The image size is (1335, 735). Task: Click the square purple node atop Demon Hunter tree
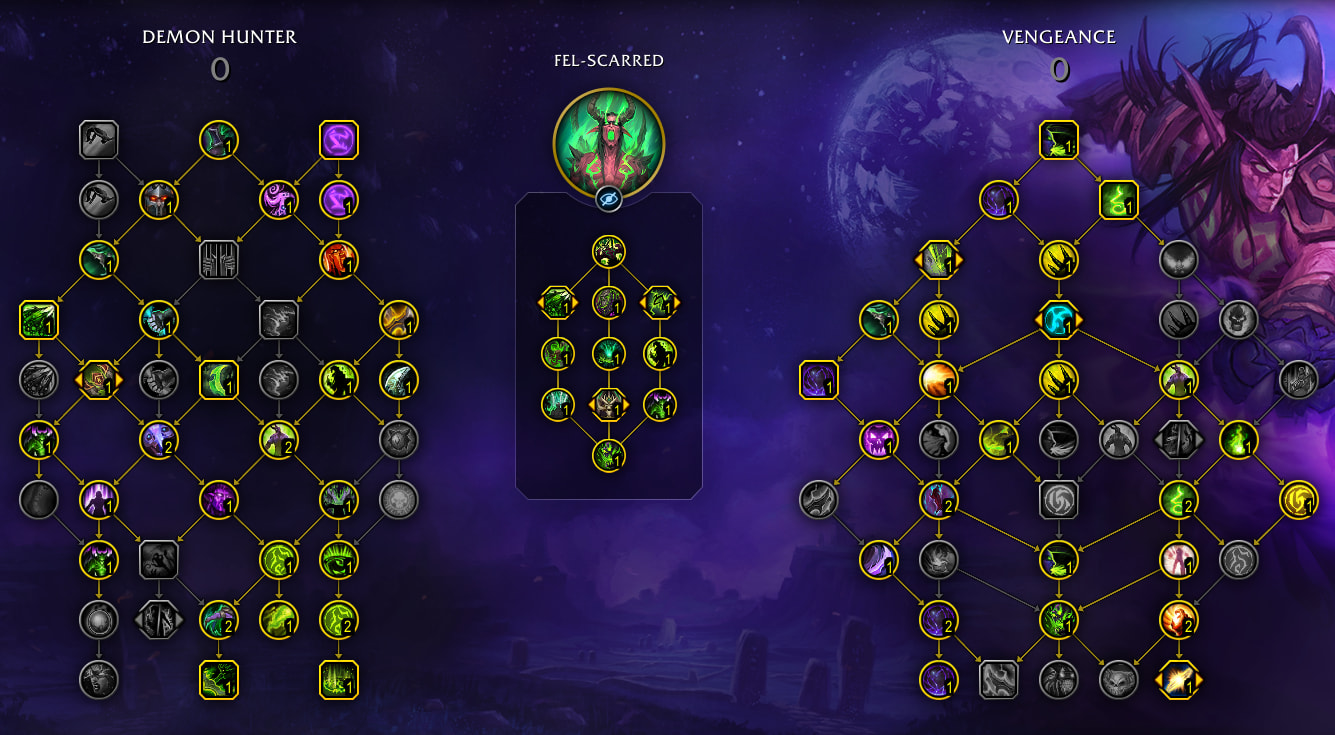coord(338,140)
